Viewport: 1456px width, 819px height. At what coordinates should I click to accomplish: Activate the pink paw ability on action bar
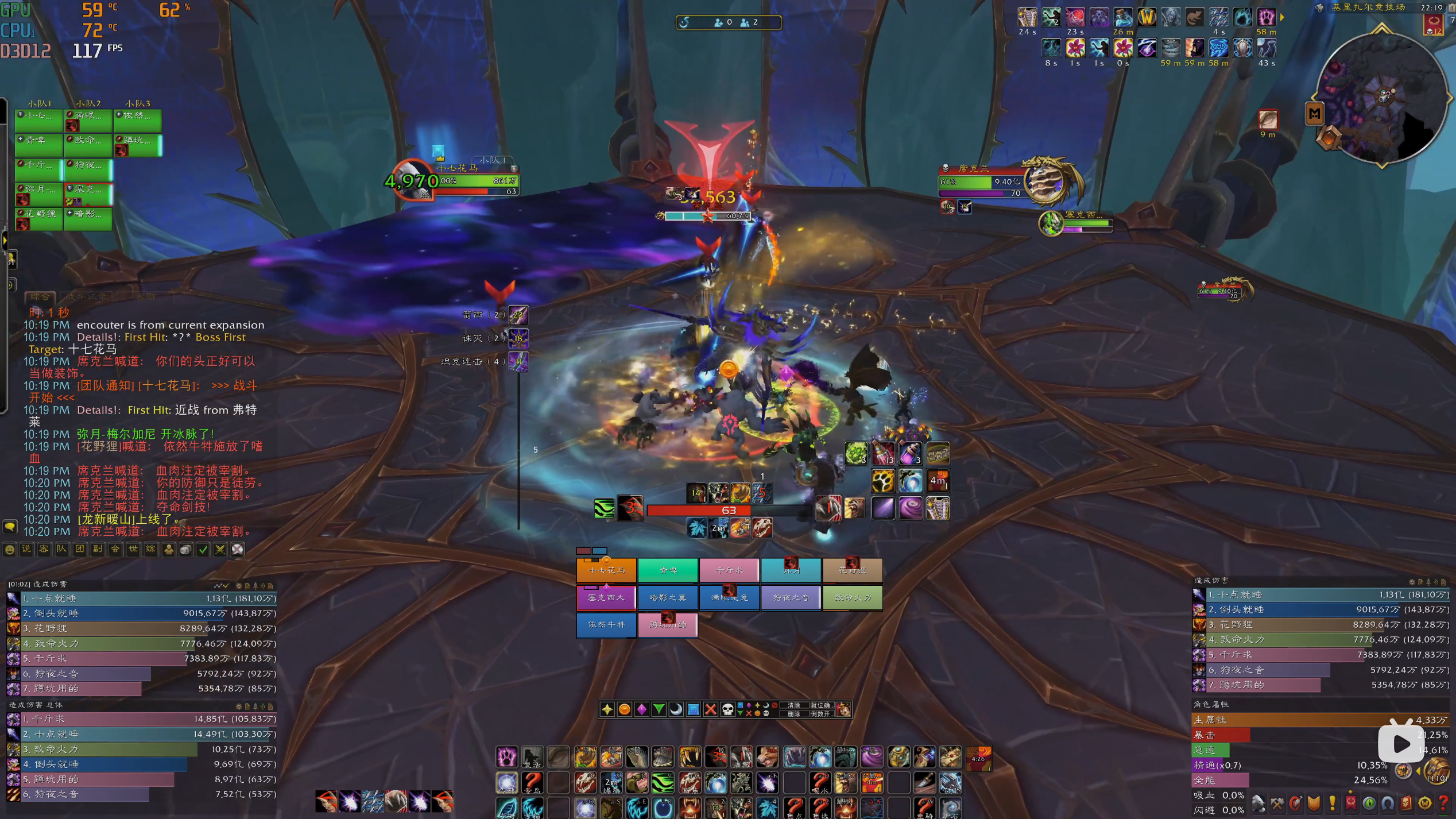pos(506,757)
